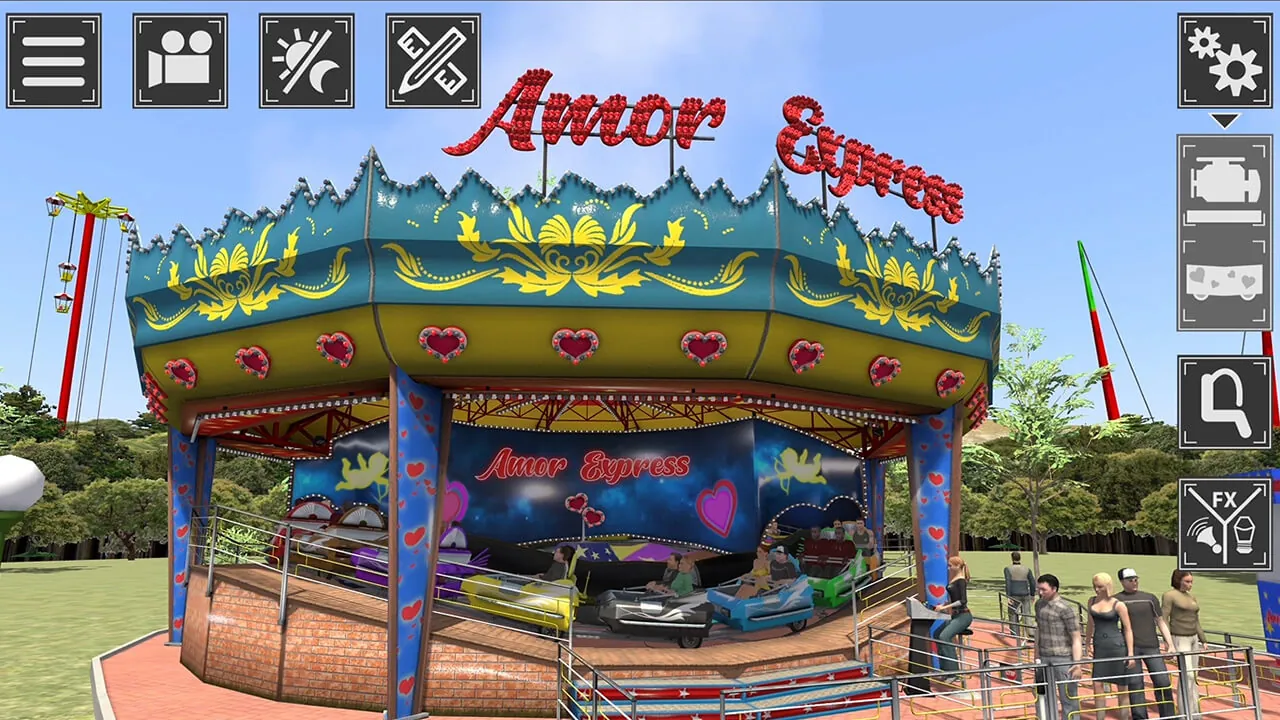Select the heart-decorated bumper car vehicle icon
The image size is (1280, 720).
(x=1224, y=278)
